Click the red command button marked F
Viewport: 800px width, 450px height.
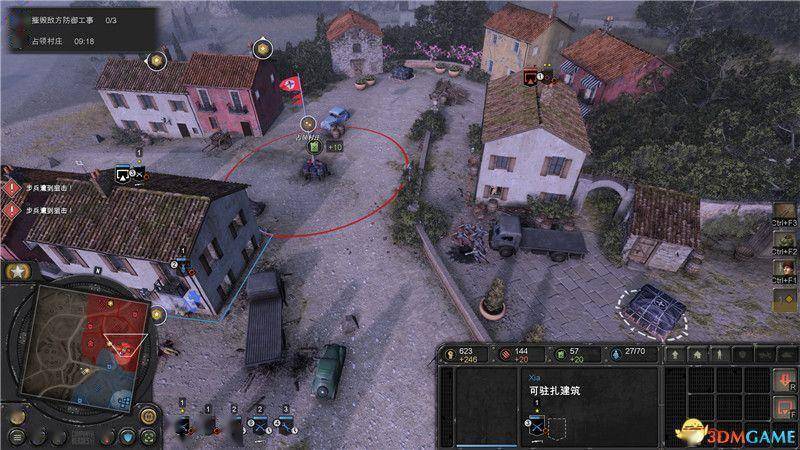click(x=785, y=406)
